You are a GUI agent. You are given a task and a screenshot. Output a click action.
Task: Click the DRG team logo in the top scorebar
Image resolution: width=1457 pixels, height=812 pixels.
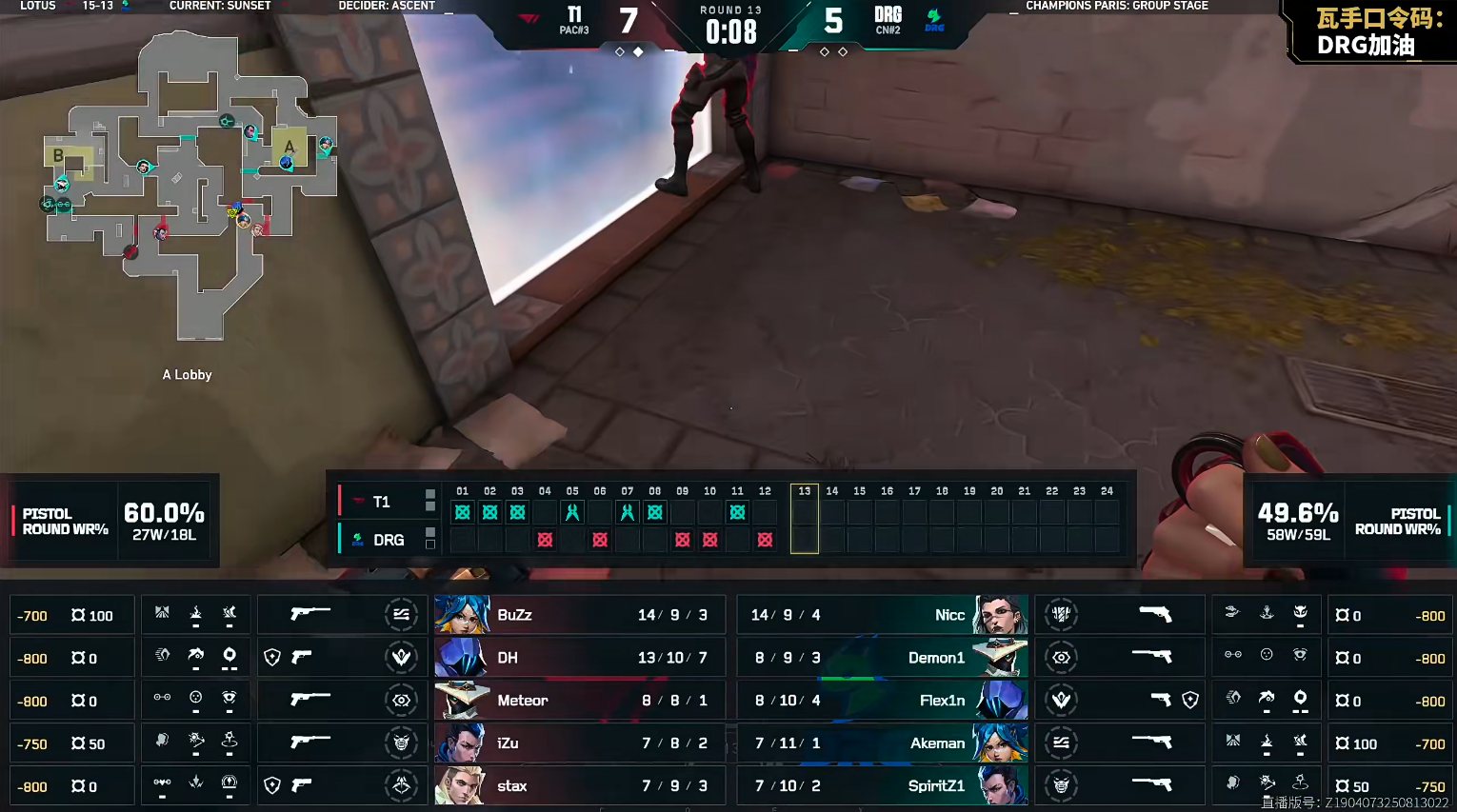pos(933,19)
